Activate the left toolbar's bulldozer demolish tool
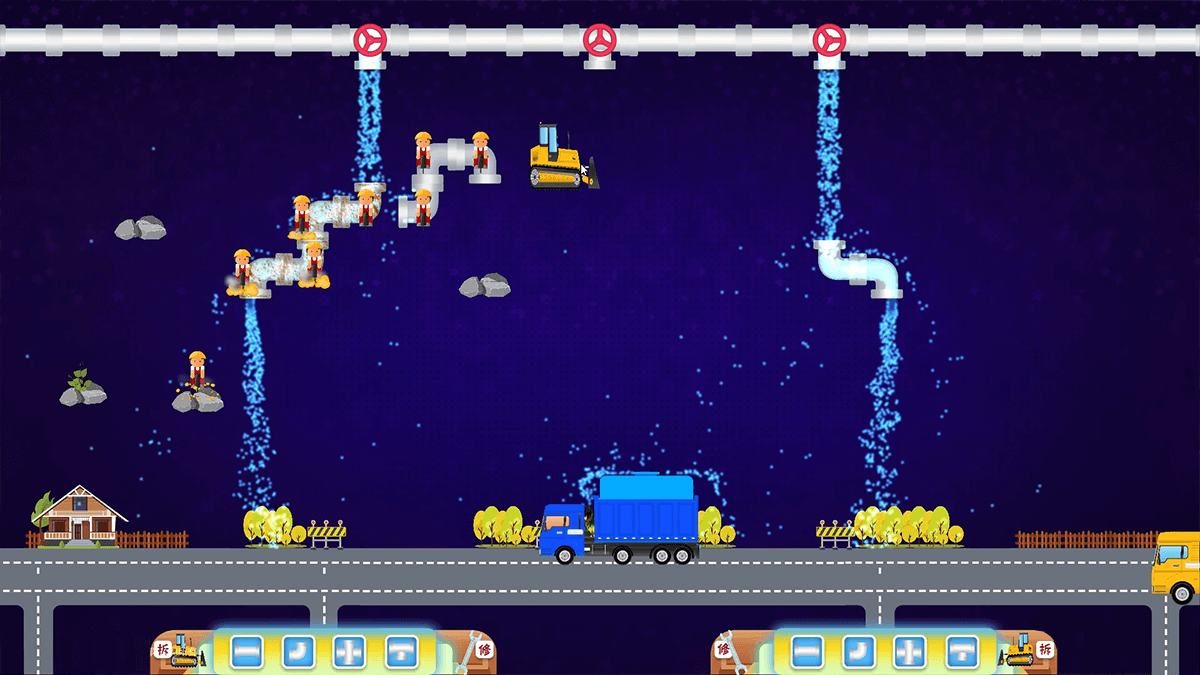Screen dimensions: 1200x675 pos(182,651)
